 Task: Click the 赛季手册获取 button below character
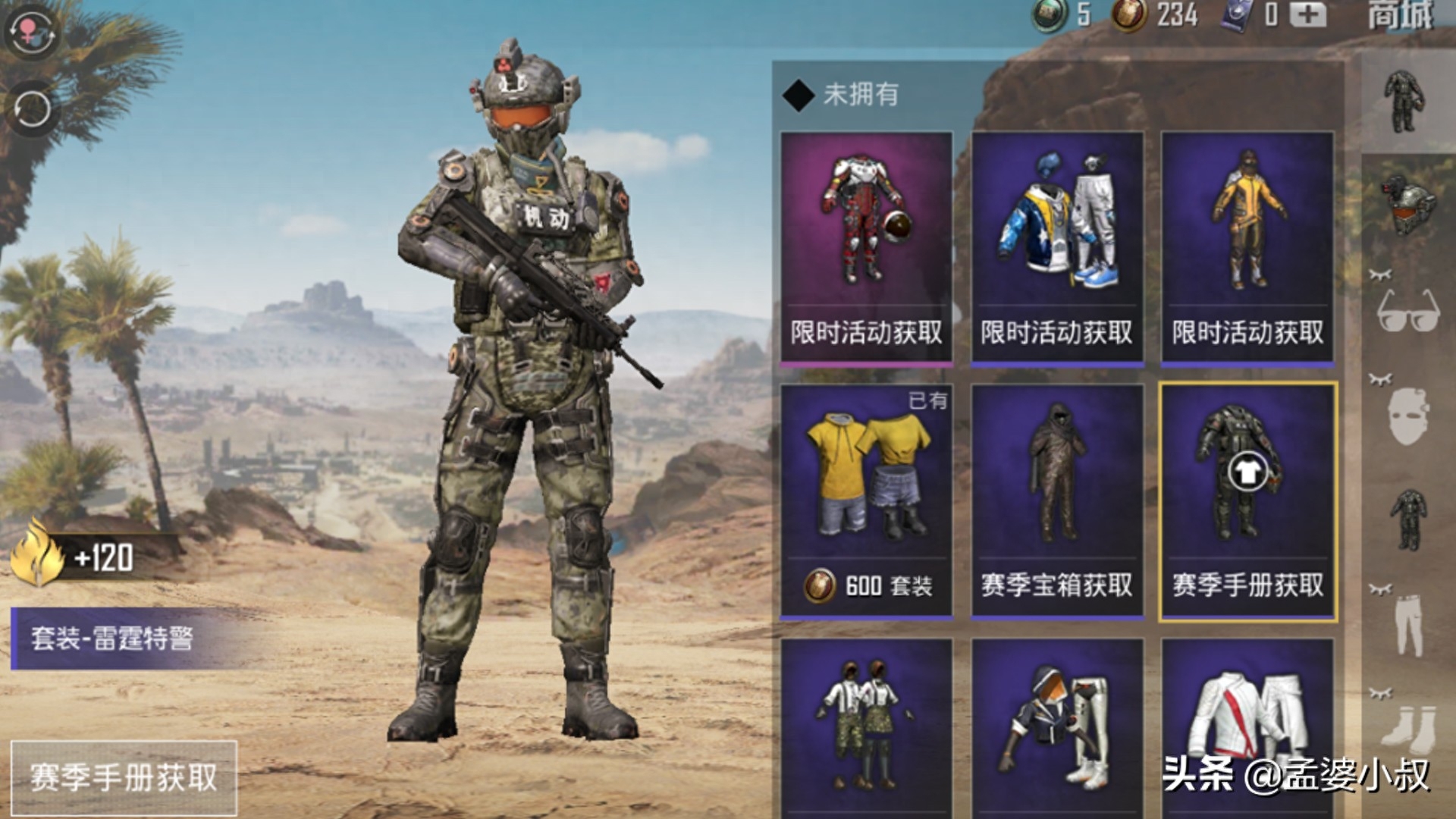[x=124, y=778]
